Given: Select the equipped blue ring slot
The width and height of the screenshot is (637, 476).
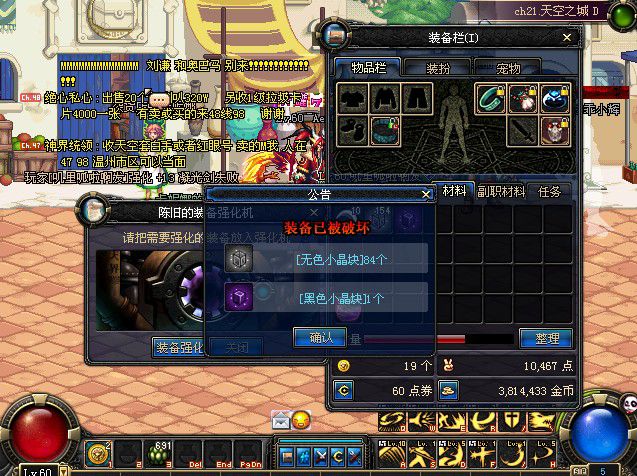Looking at the screenshot, I should [x=555, y=98].
